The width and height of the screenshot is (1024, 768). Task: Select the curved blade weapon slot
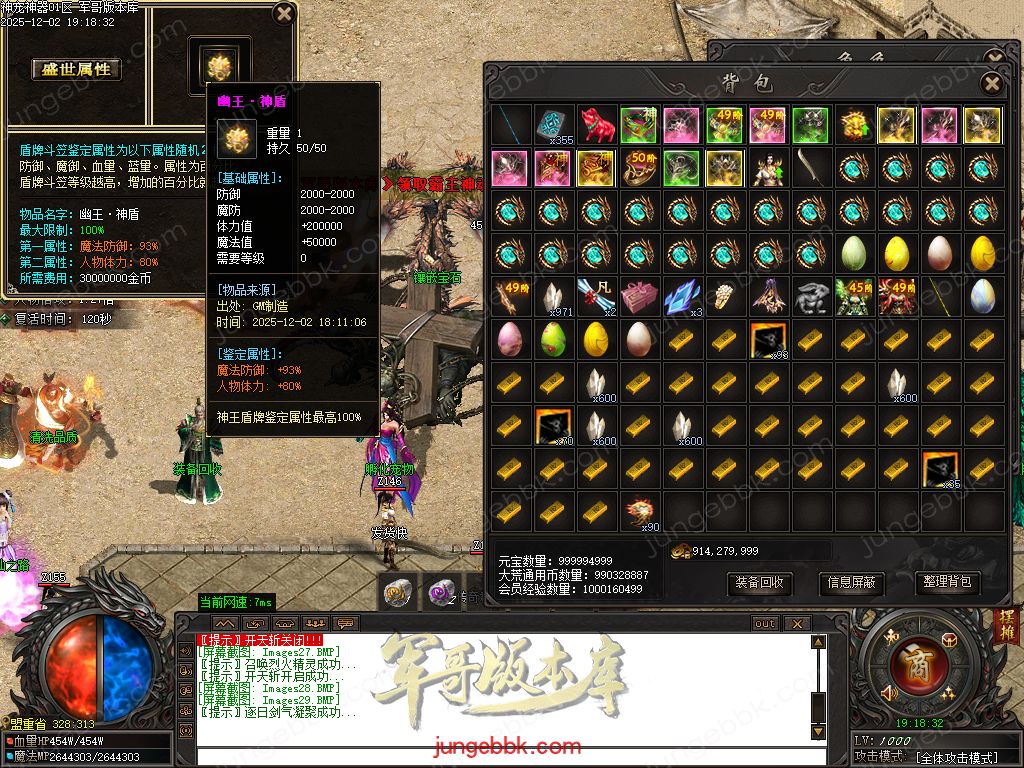click(x=811, y=168)
